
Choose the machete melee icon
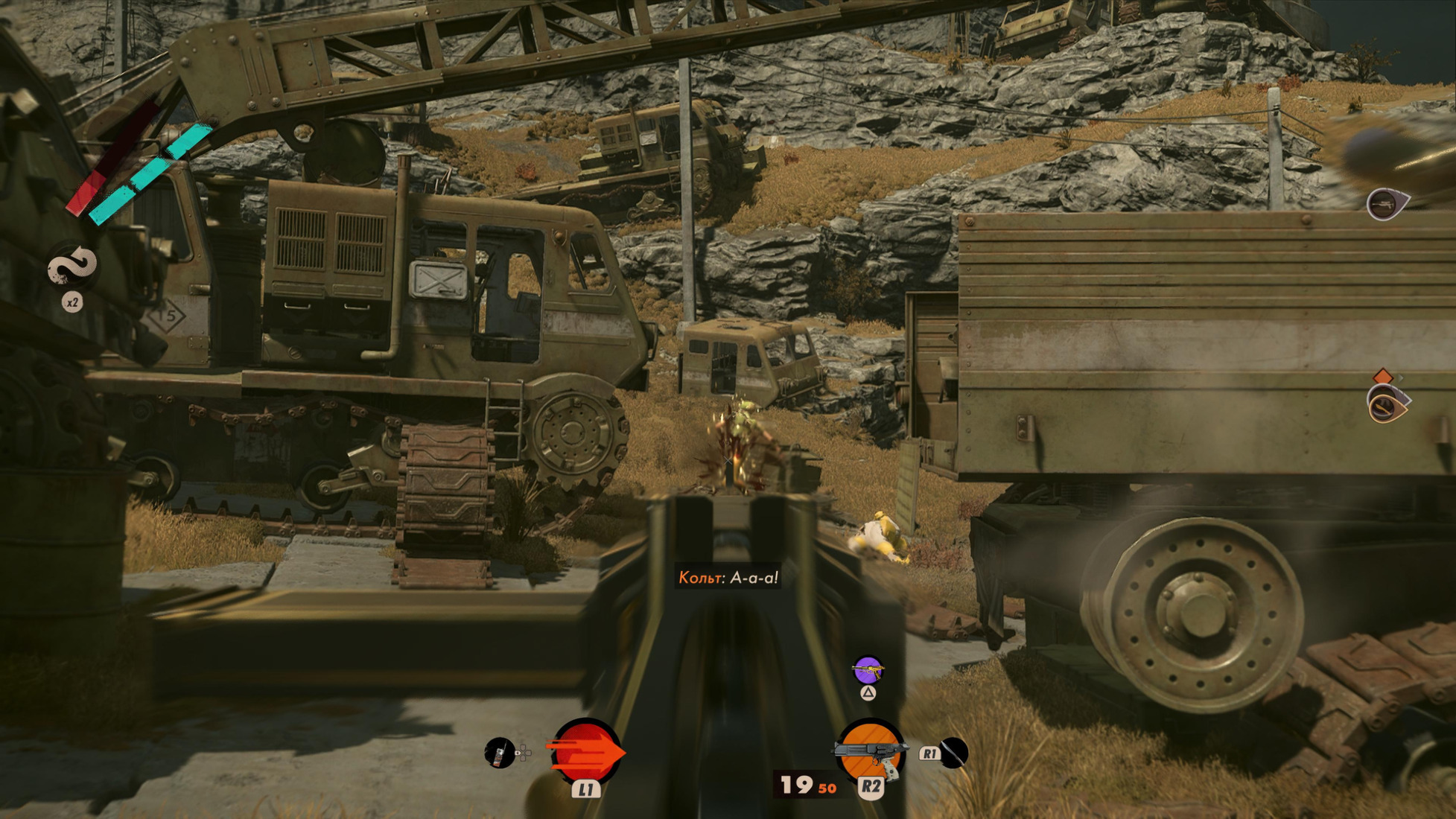[953, 753]
